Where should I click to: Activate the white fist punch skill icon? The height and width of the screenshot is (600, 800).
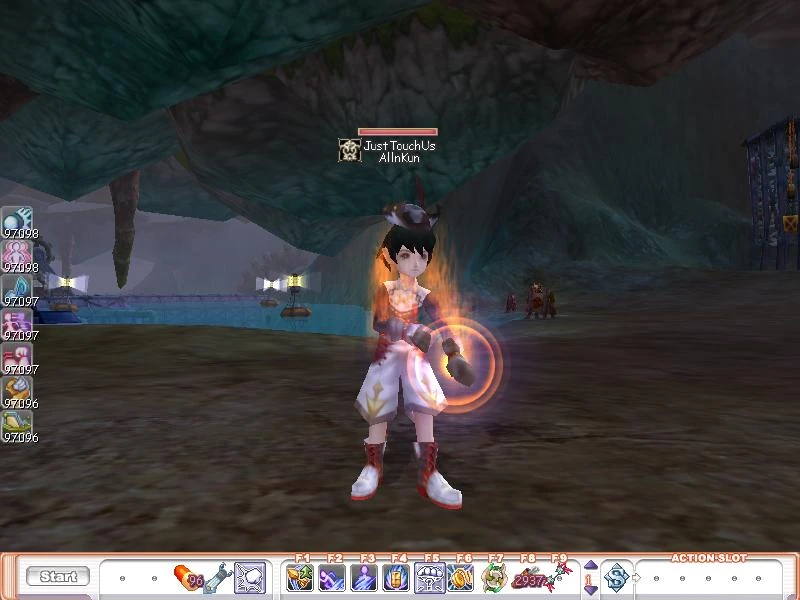250,577
